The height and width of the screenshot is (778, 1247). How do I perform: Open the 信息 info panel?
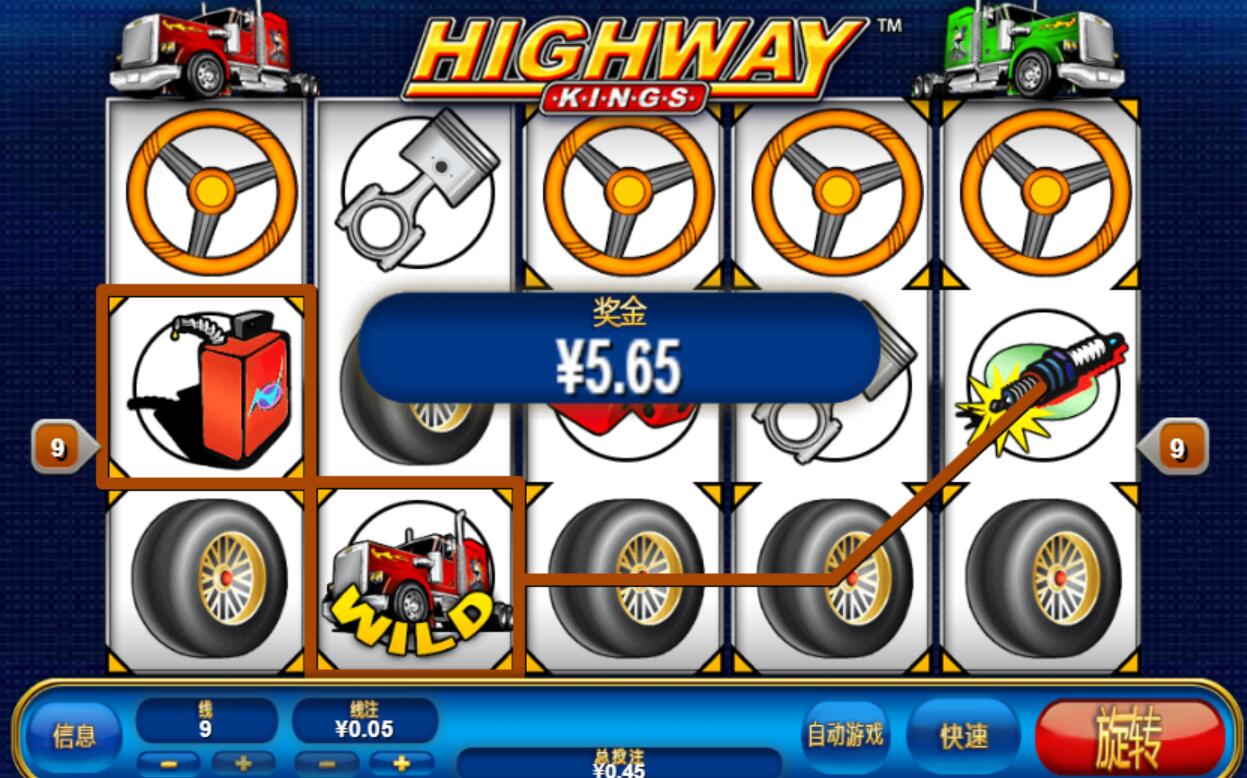(74, 737)
